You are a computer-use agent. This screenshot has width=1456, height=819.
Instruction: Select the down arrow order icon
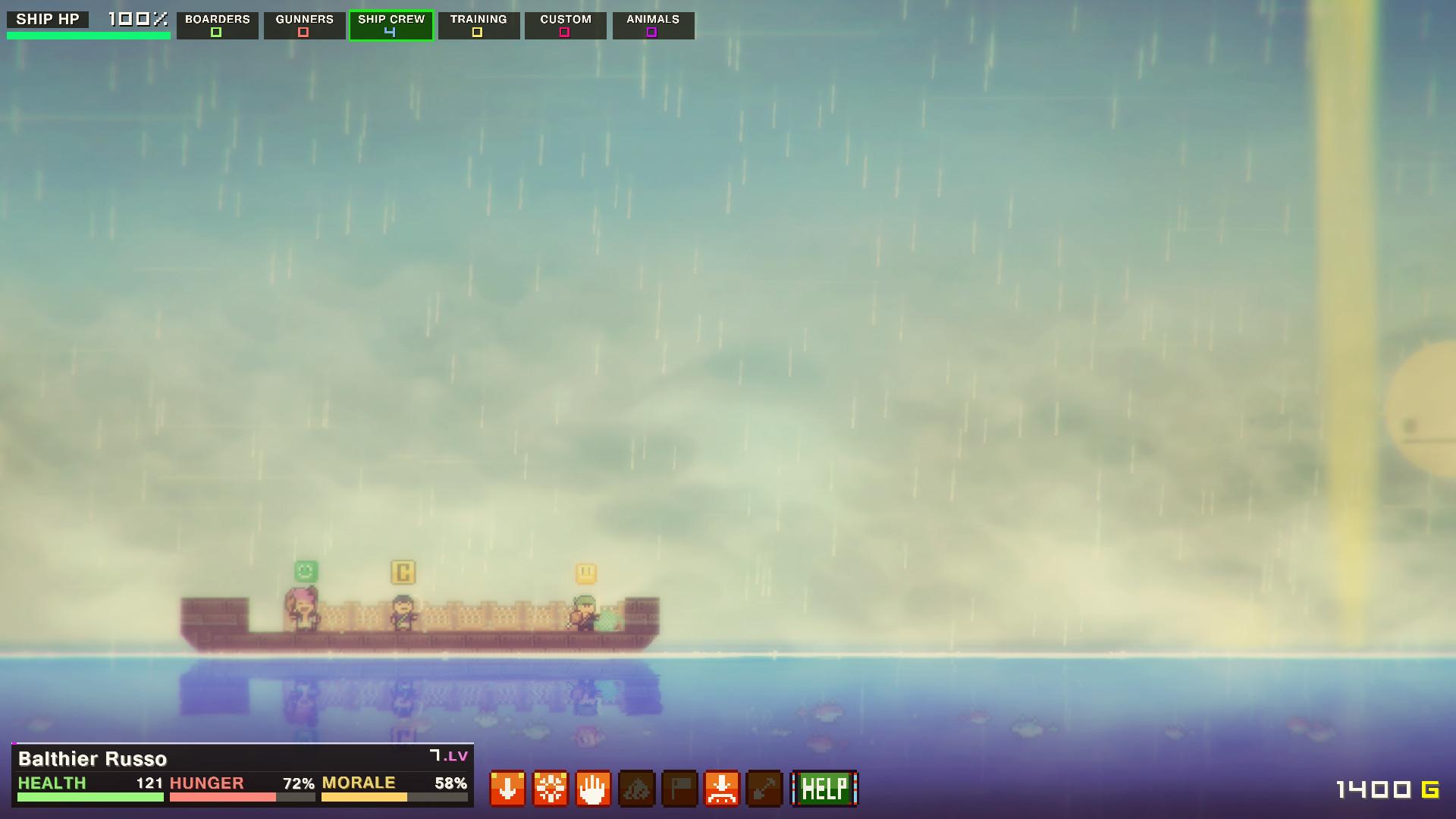[507, 789]
